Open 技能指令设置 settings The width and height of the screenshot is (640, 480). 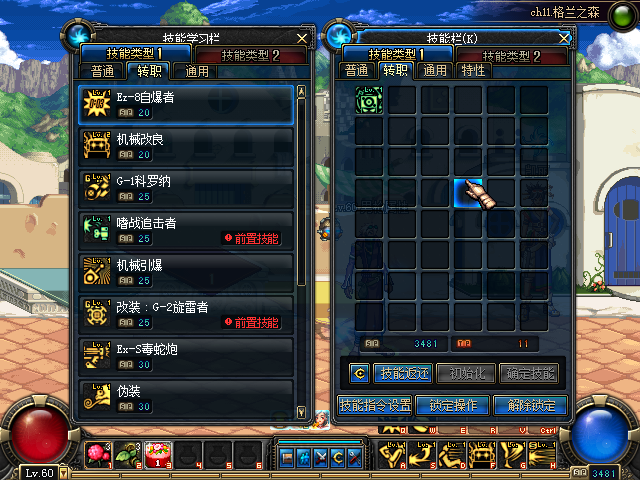click(x=374, y=405)
